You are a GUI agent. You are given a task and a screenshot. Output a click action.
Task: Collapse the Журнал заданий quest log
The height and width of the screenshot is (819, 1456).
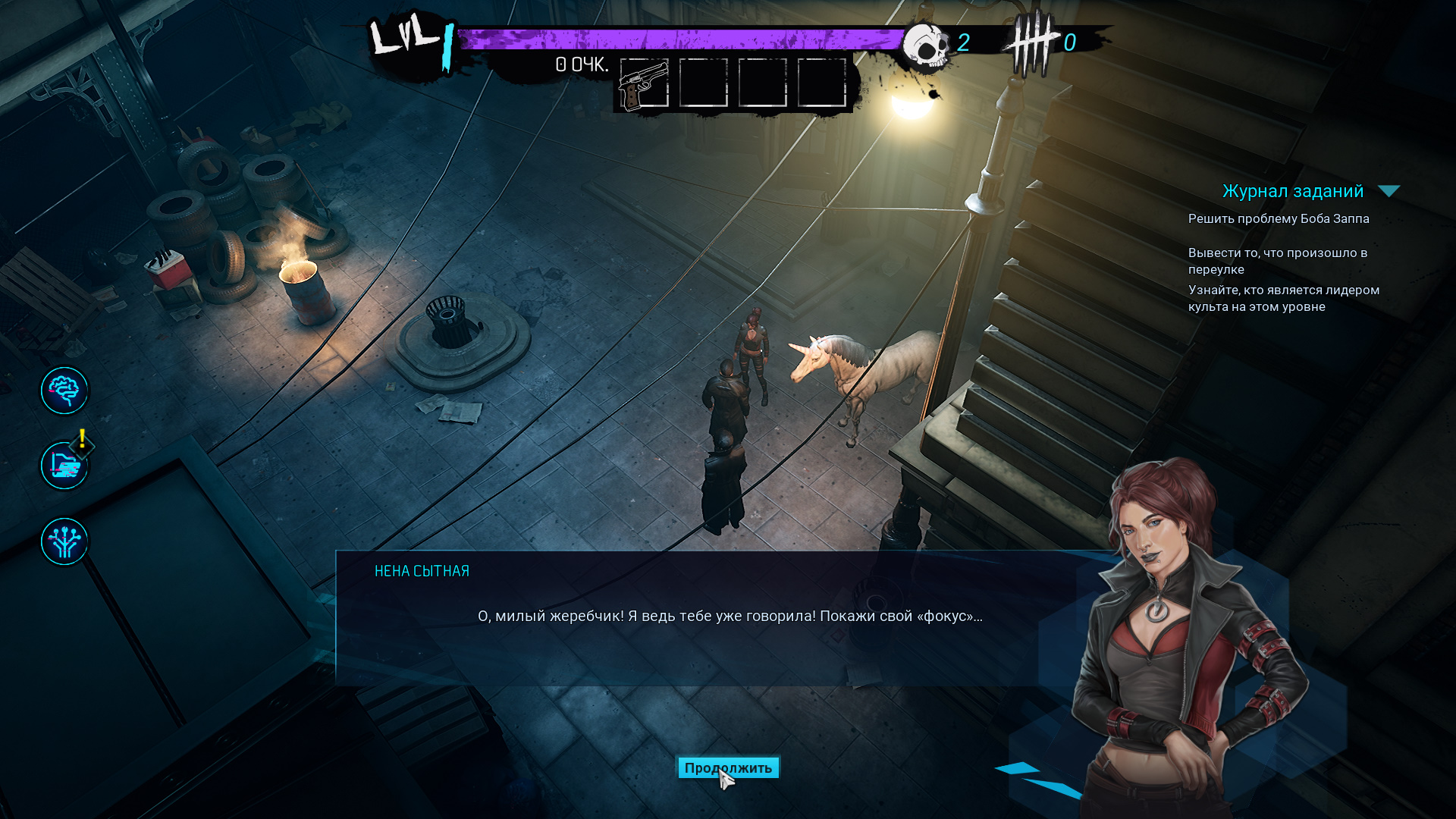click(1389, 191)
